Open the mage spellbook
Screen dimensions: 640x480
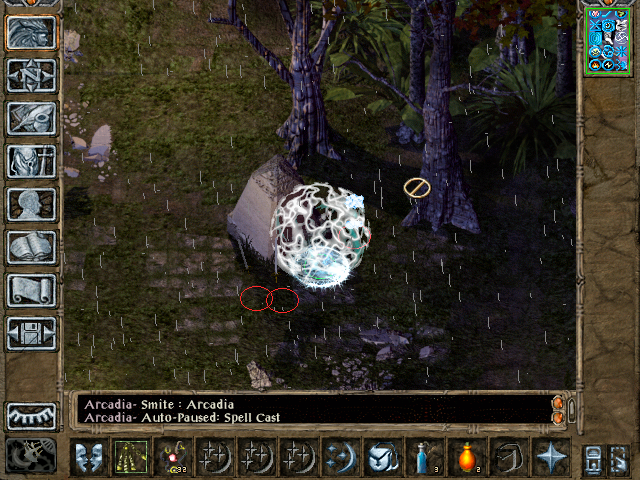pyautogui.click(x=31, y=247)
